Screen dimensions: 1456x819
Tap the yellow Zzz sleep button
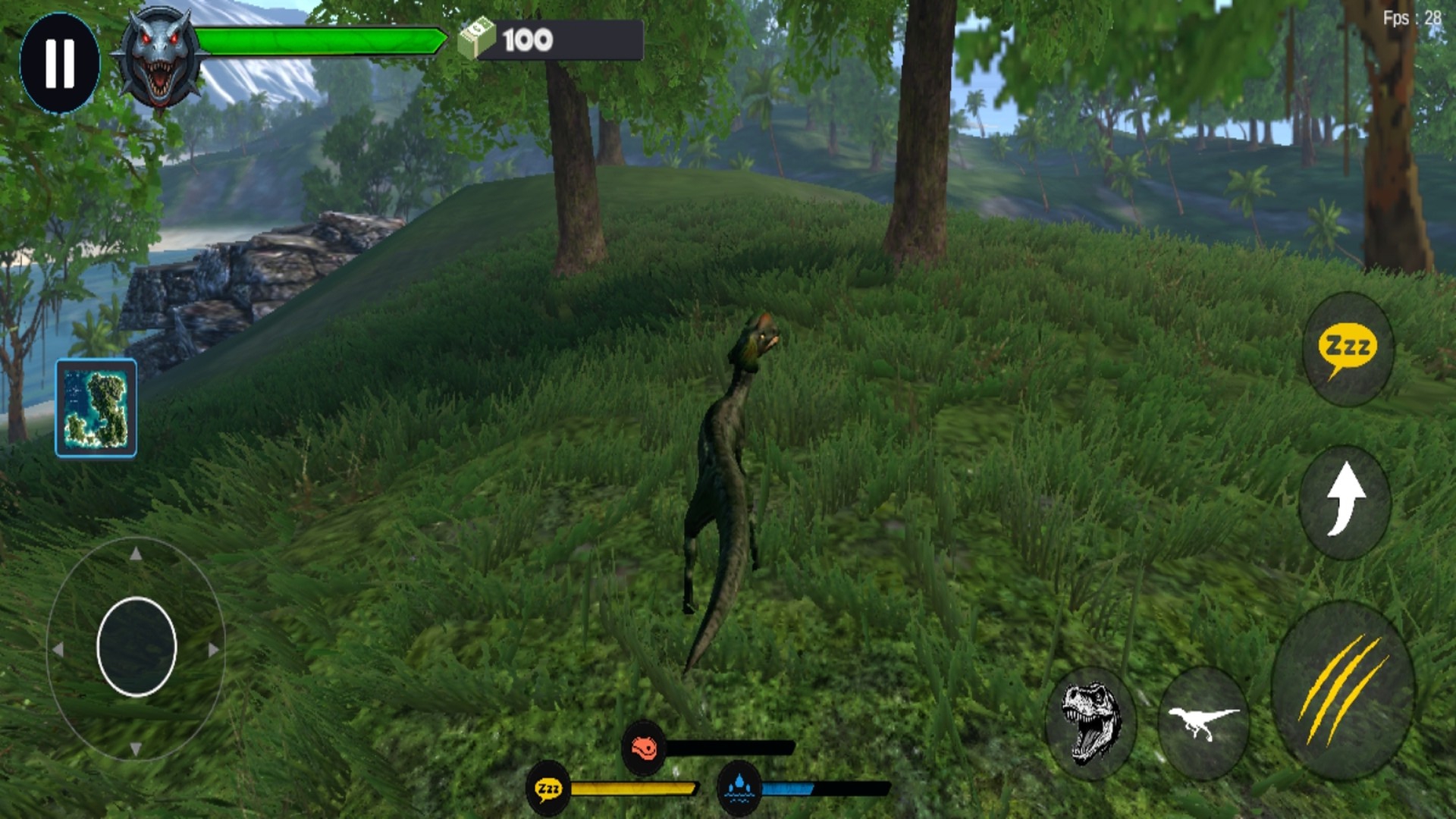(1348, 350)
